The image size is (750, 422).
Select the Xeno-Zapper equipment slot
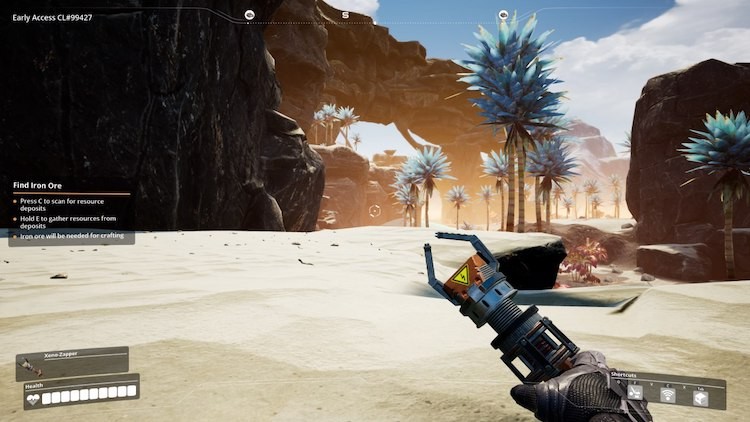72,361
